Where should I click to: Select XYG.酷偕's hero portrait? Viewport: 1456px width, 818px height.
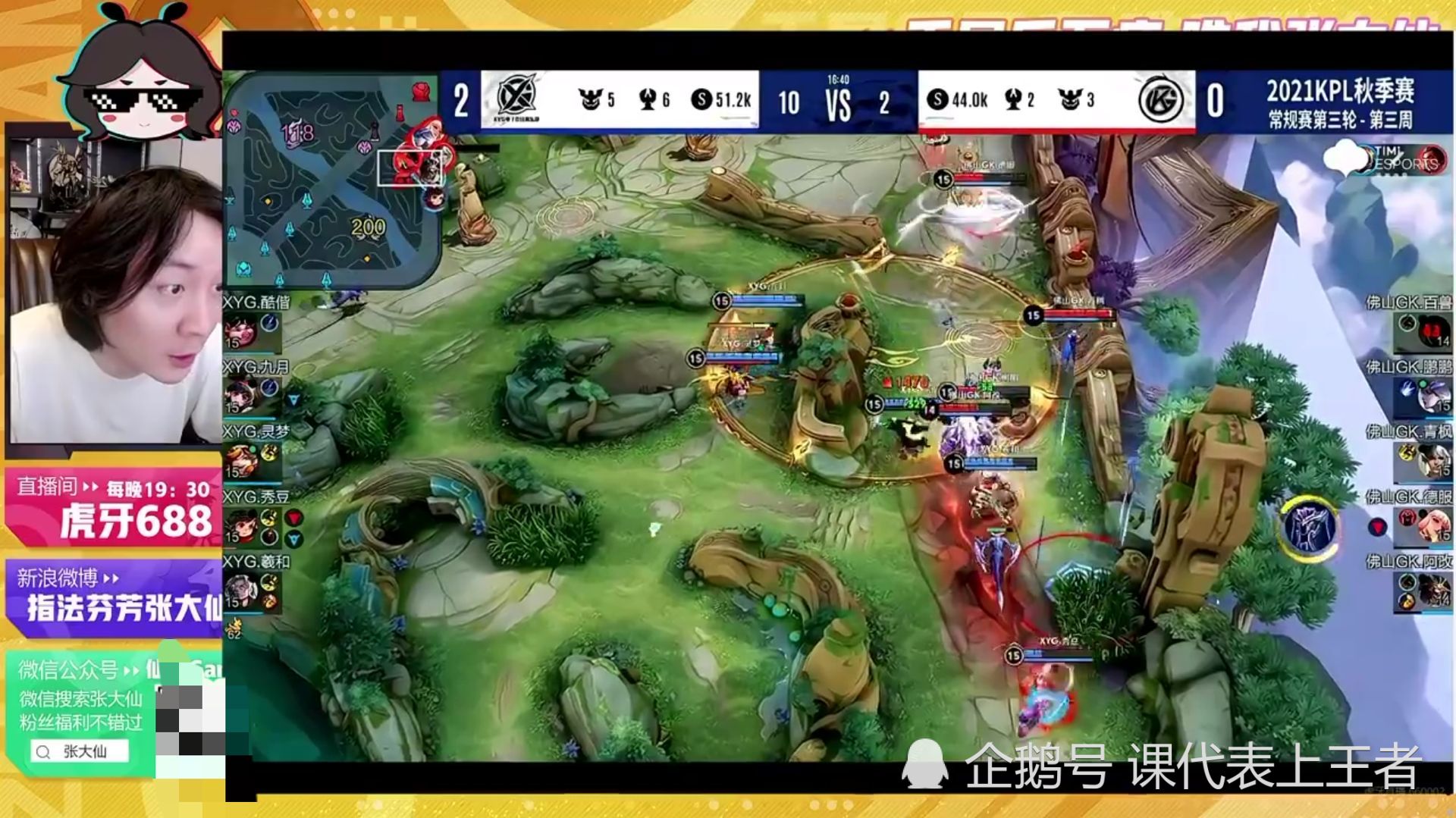244,331
